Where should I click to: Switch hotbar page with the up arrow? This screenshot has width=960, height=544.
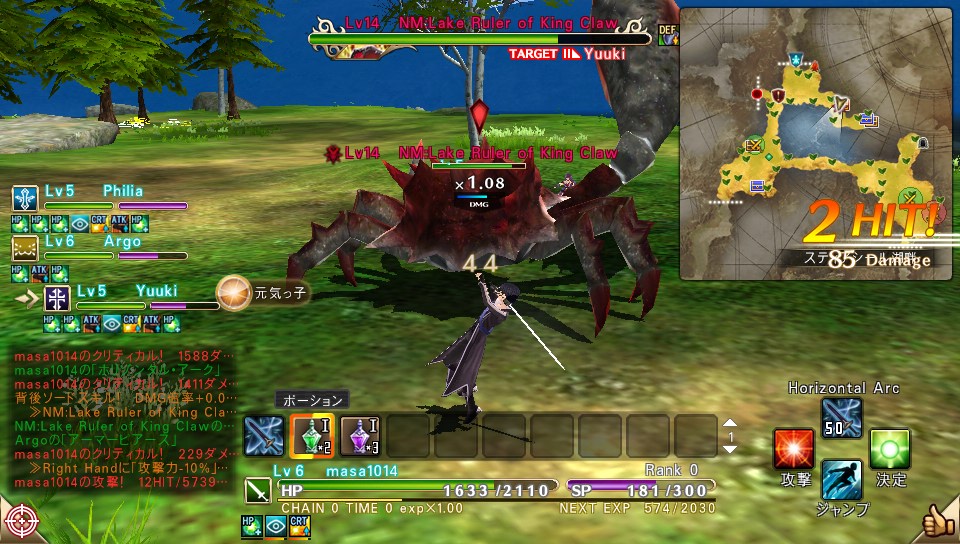(x=730, y=424)
